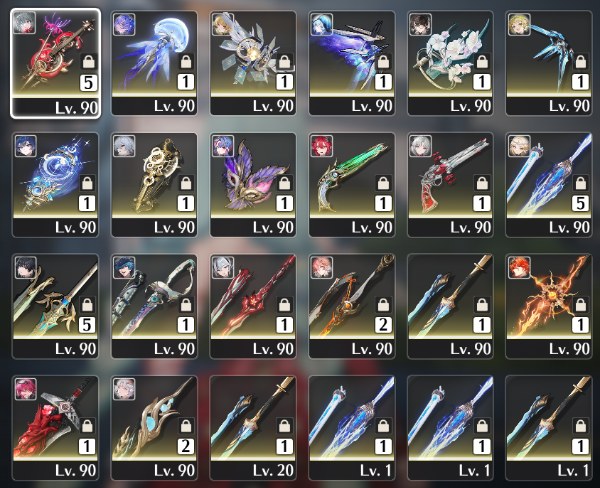600x488 pixels.
Task: Choose the white flower bouquet weapon
Action: click(451, 61)
